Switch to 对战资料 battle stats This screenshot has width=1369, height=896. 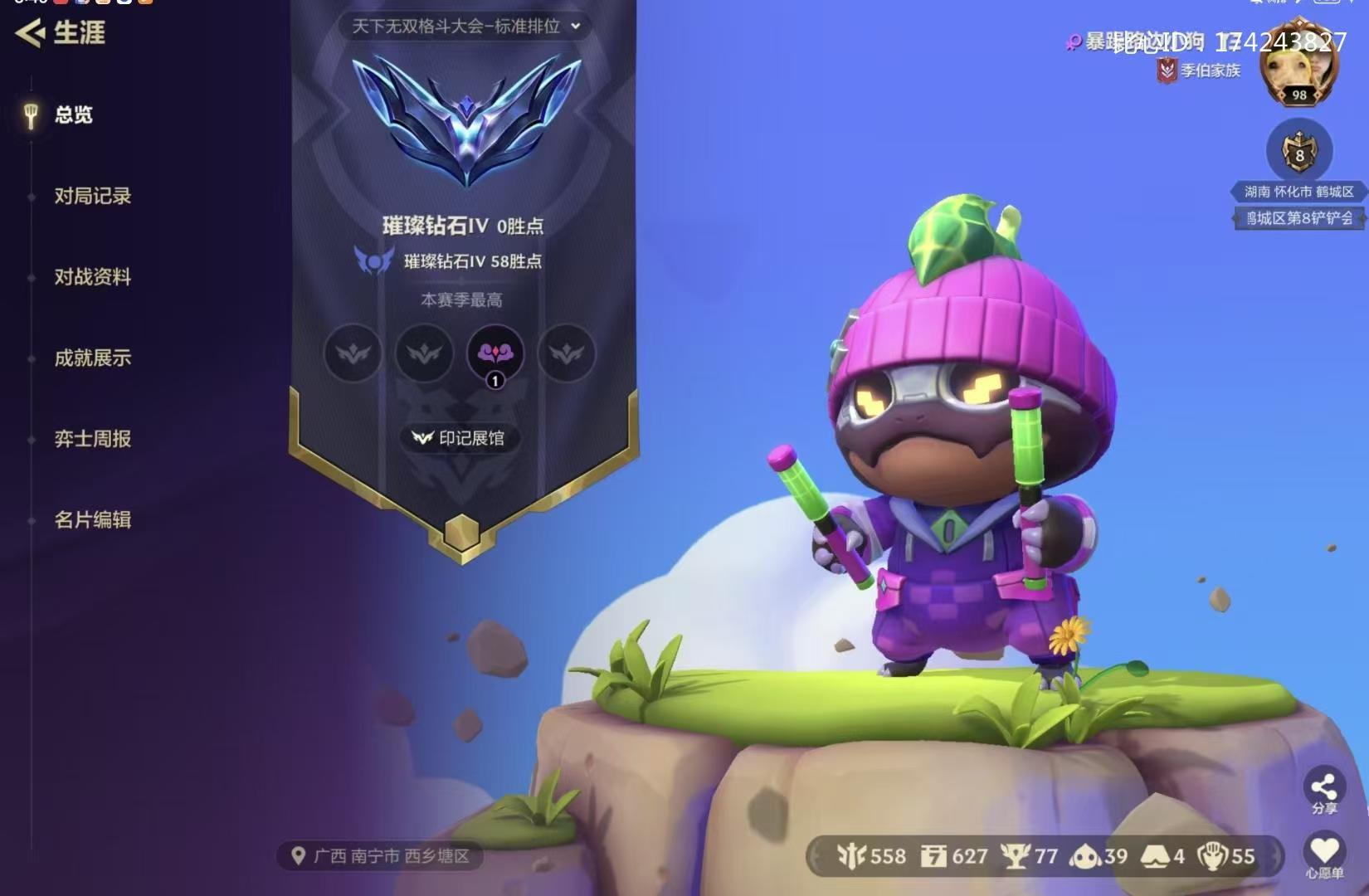point(92,277)
